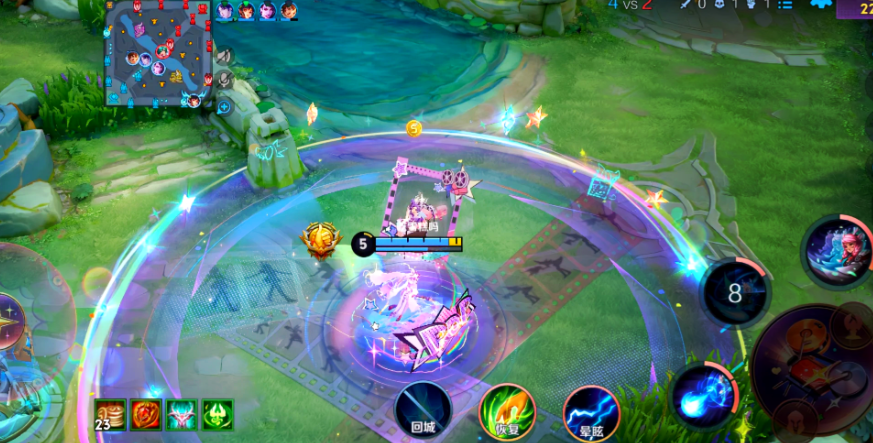873x443 pixels.
Task: Open the gear settings menu
Action: click(820, 5)
